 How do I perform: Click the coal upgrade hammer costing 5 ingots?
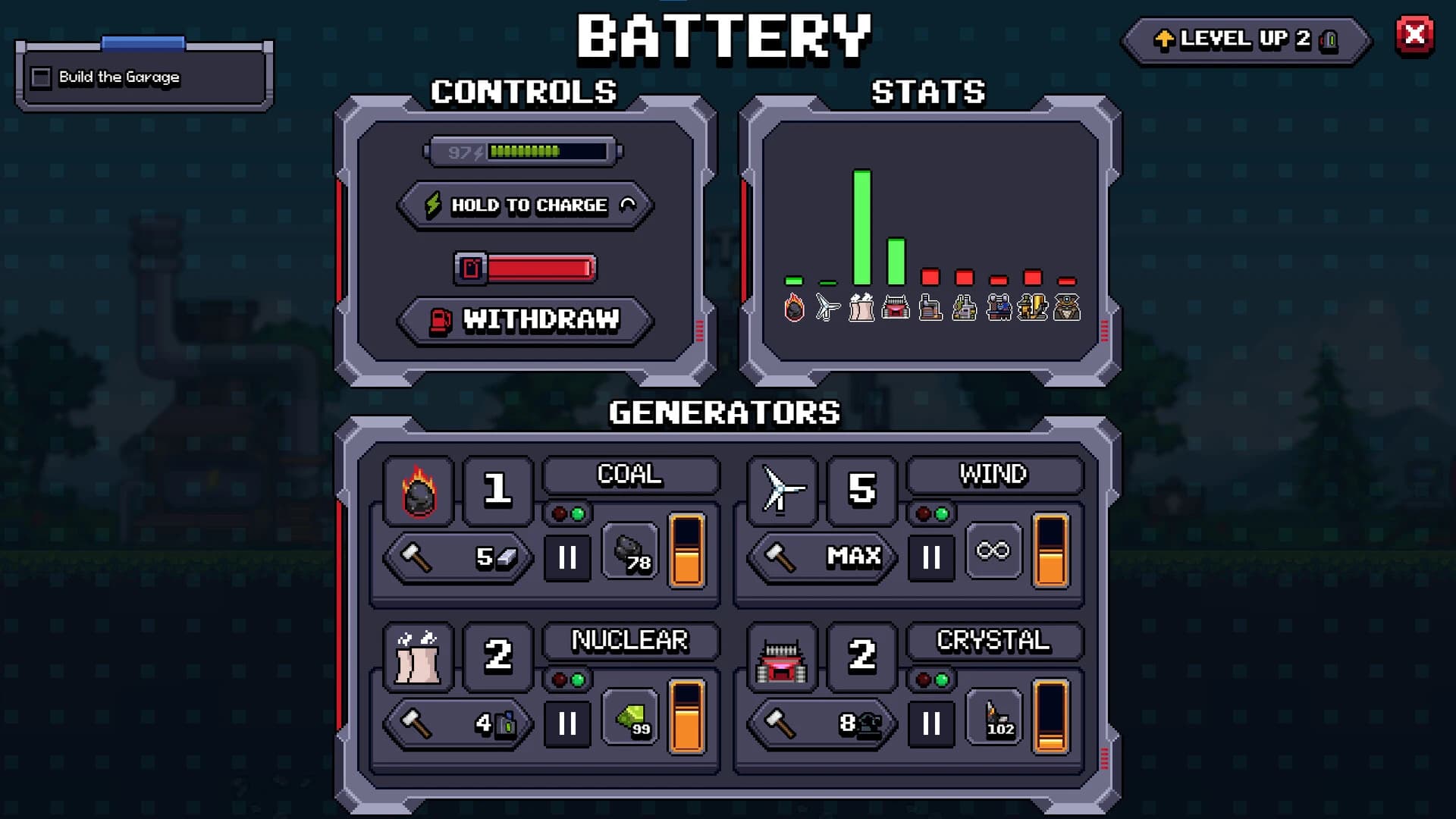(455, 557)
